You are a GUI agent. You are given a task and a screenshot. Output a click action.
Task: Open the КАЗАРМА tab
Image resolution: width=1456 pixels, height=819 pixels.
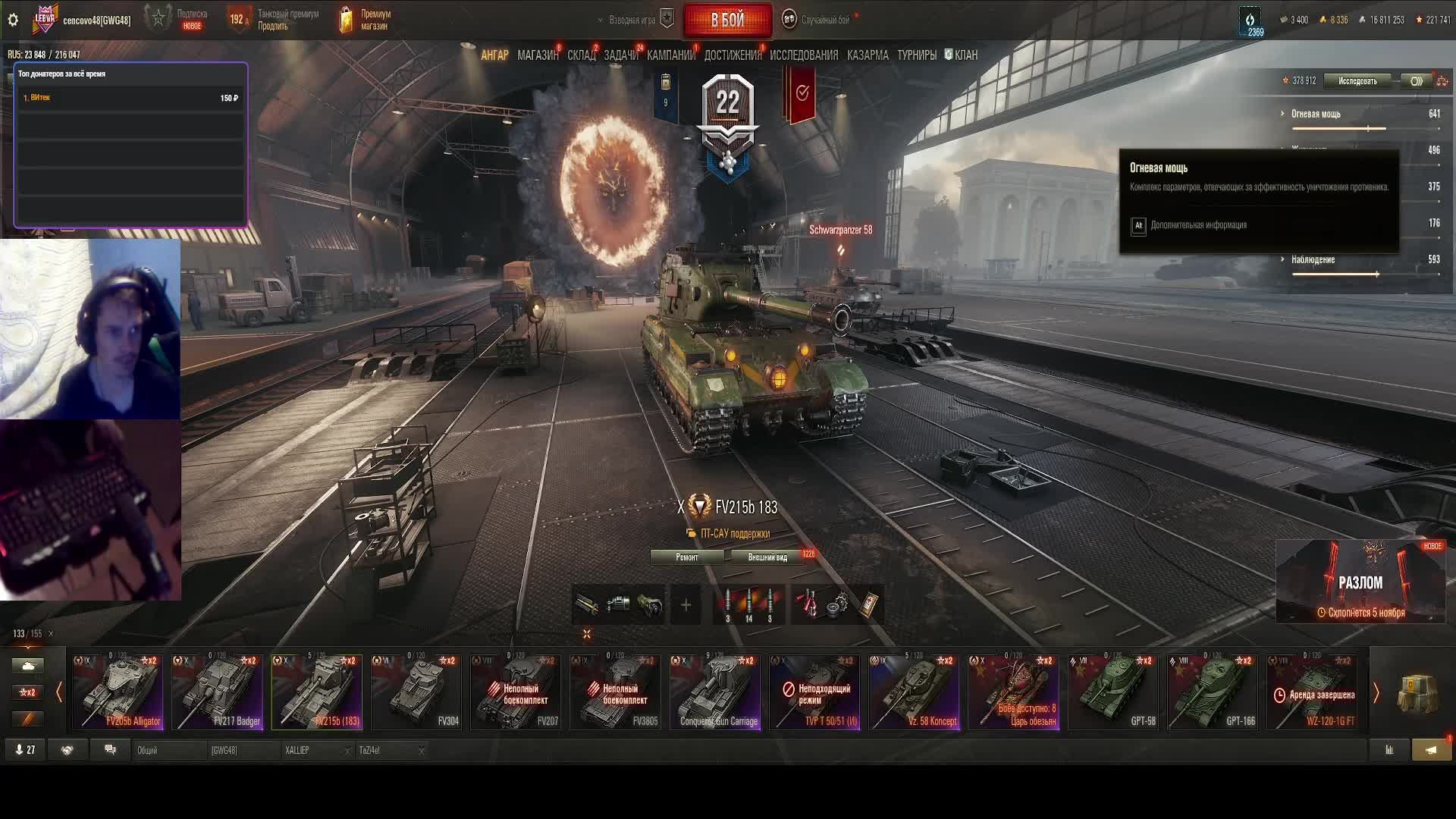[868, 55]
